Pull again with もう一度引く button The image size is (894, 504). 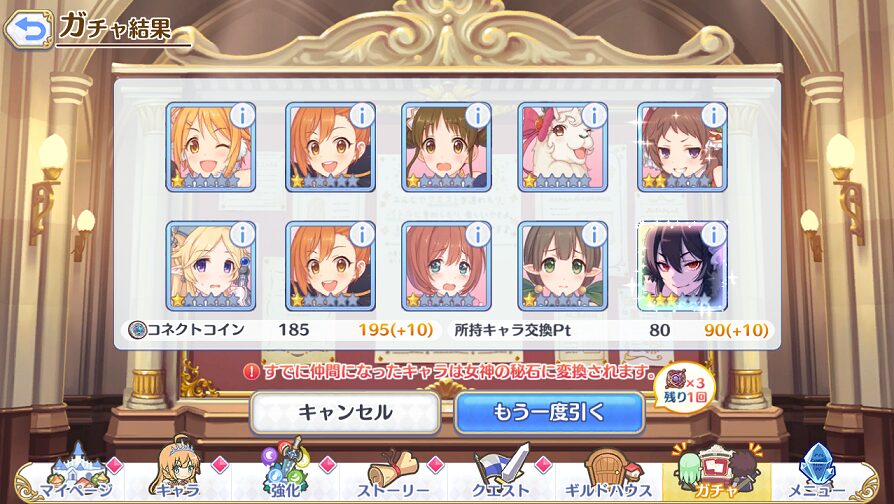(548, 412)
